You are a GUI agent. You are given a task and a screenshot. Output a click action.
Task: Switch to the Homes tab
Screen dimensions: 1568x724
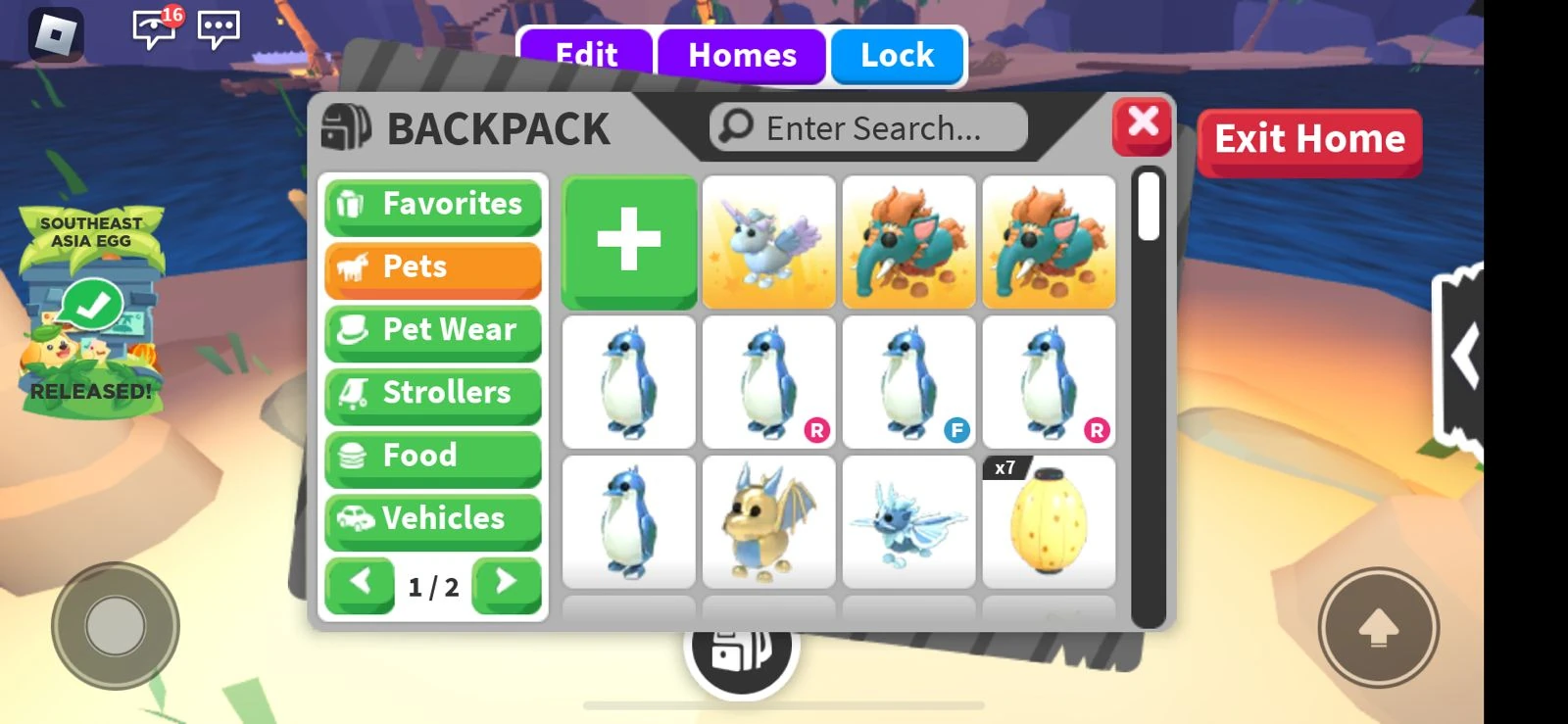click(x=742, y=56)
